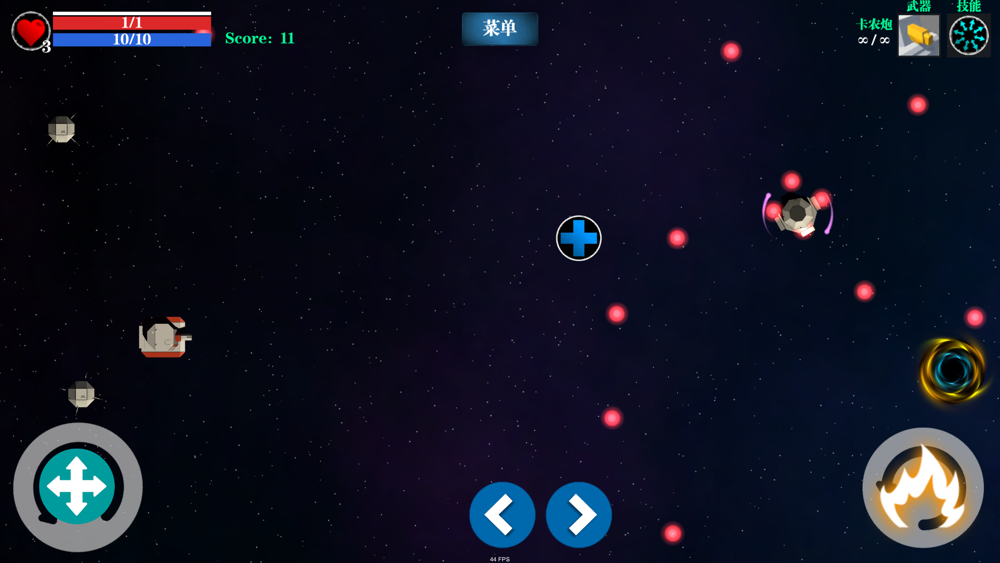Click the right arrow button

tap(579, 515)
